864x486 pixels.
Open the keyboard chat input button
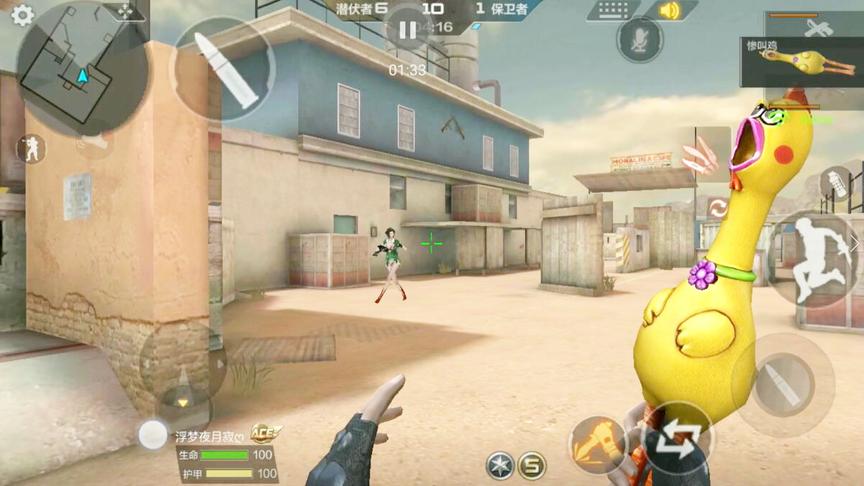click(x=613, y=11)
